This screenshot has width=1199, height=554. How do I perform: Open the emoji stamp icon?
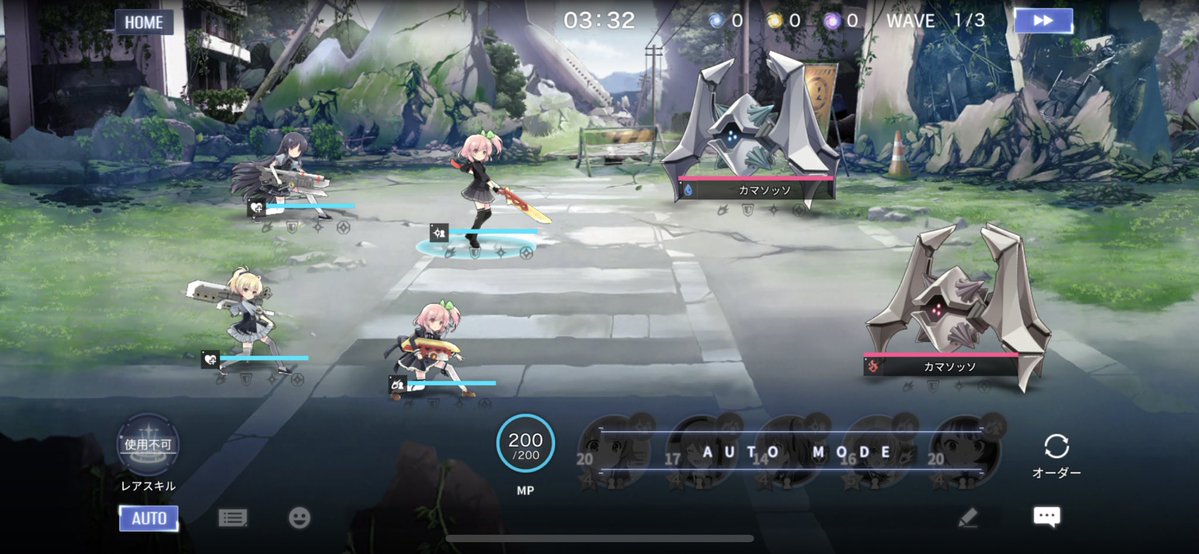point(299,518)
